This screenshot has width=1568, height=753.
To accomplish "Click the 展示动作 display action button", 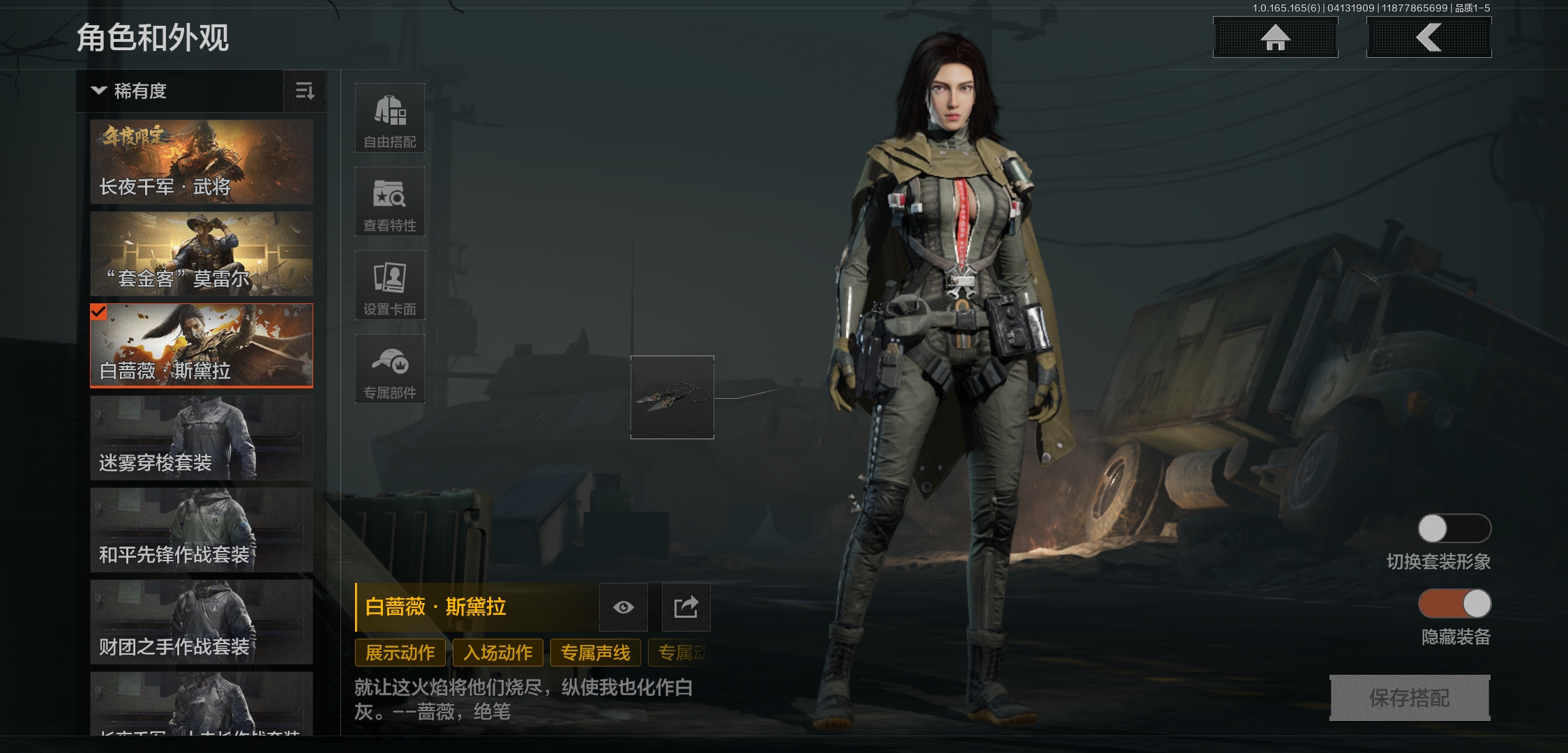I will 399,653.
